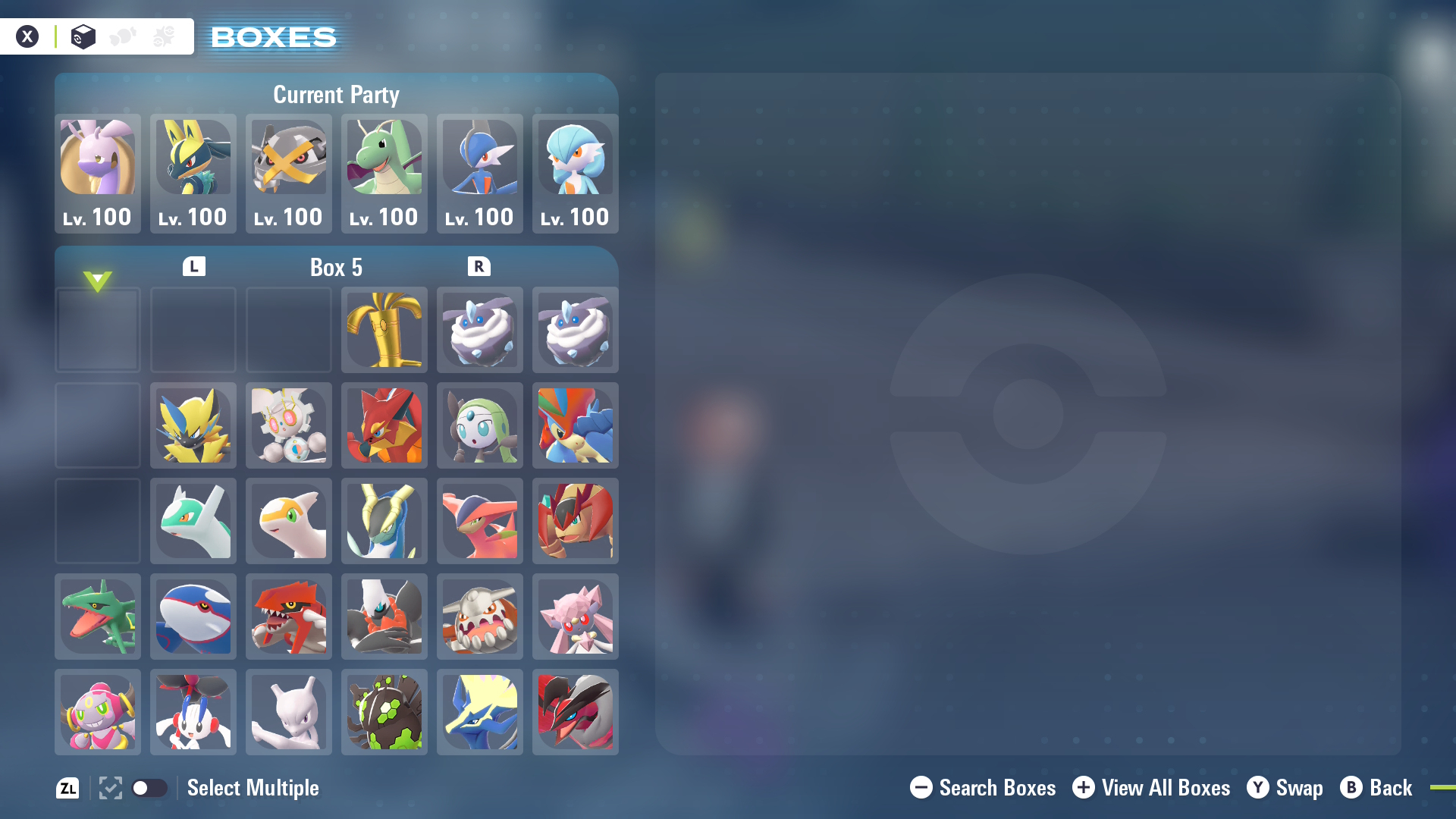This screenshot has width=1456, height=819.
Task: Select Meloetta in the box
Action: click(x=480, y=425)
